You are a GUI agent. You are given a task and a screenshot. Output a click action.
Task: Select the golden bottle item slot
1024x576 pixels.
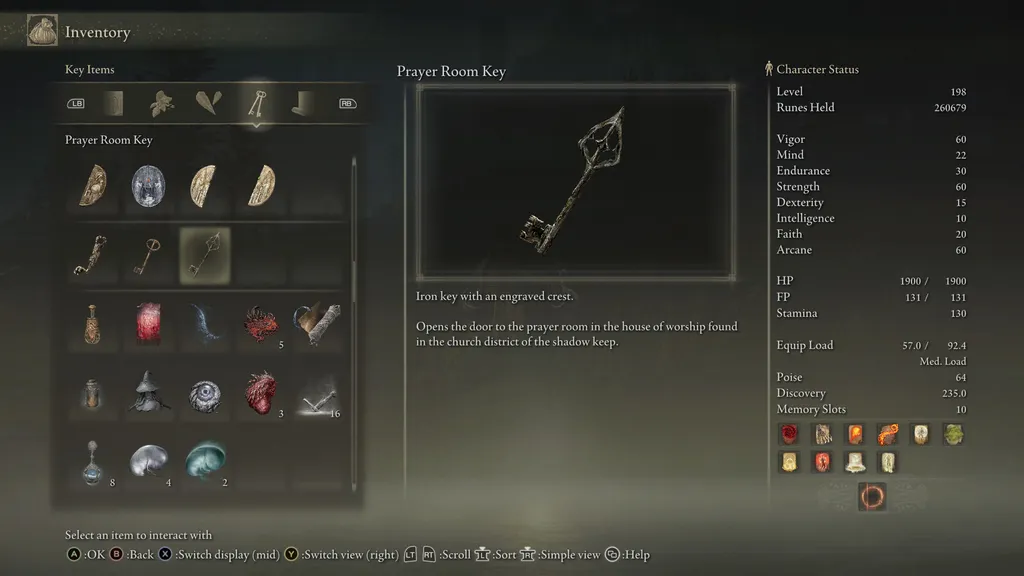pos(92,325)
